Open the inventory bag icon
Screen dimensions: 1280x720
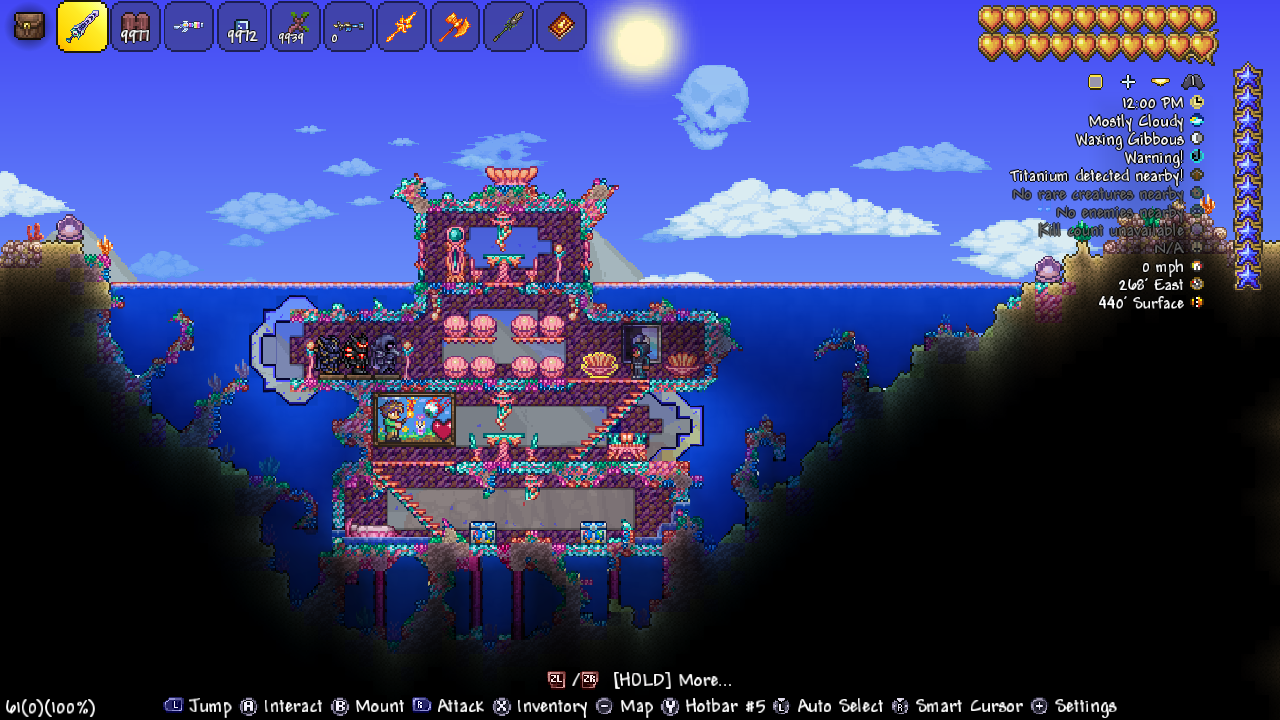pyautogui.click(x=29, y=26)
